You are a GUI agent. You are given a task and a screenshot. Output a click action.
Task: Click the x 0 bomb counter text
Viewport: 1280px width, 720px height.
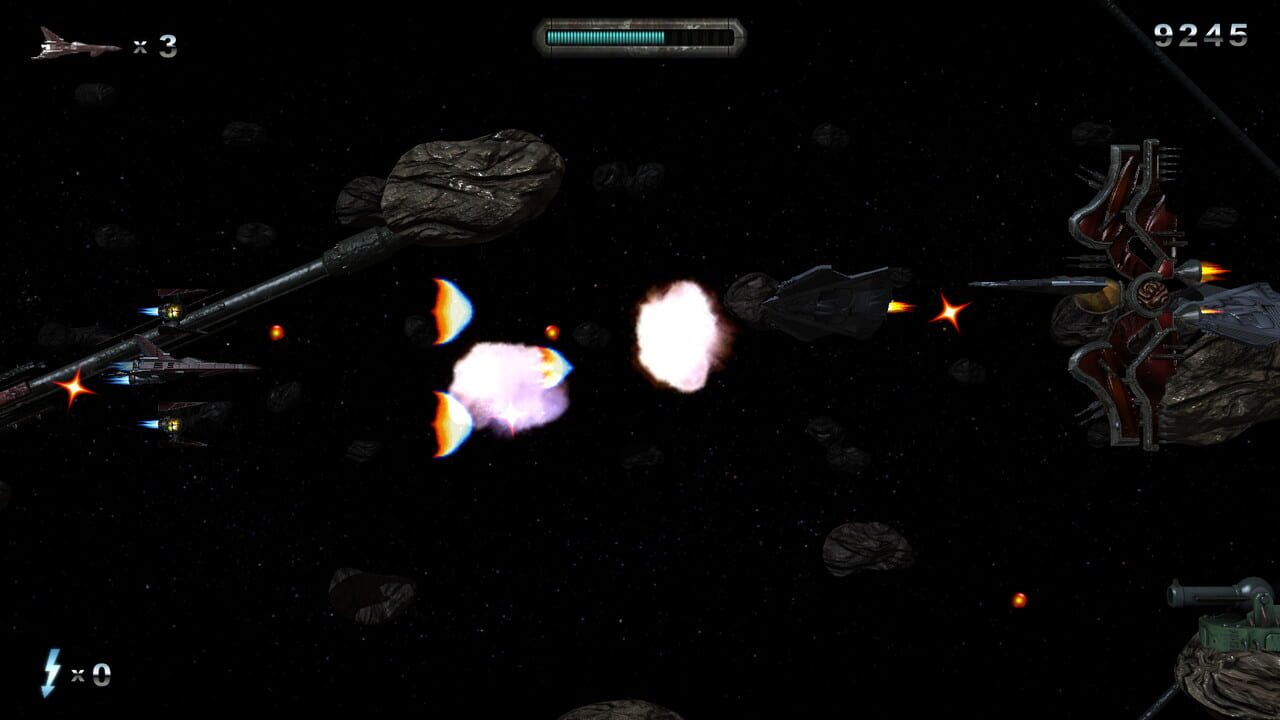pyautogui.click(x=90, y=673)
